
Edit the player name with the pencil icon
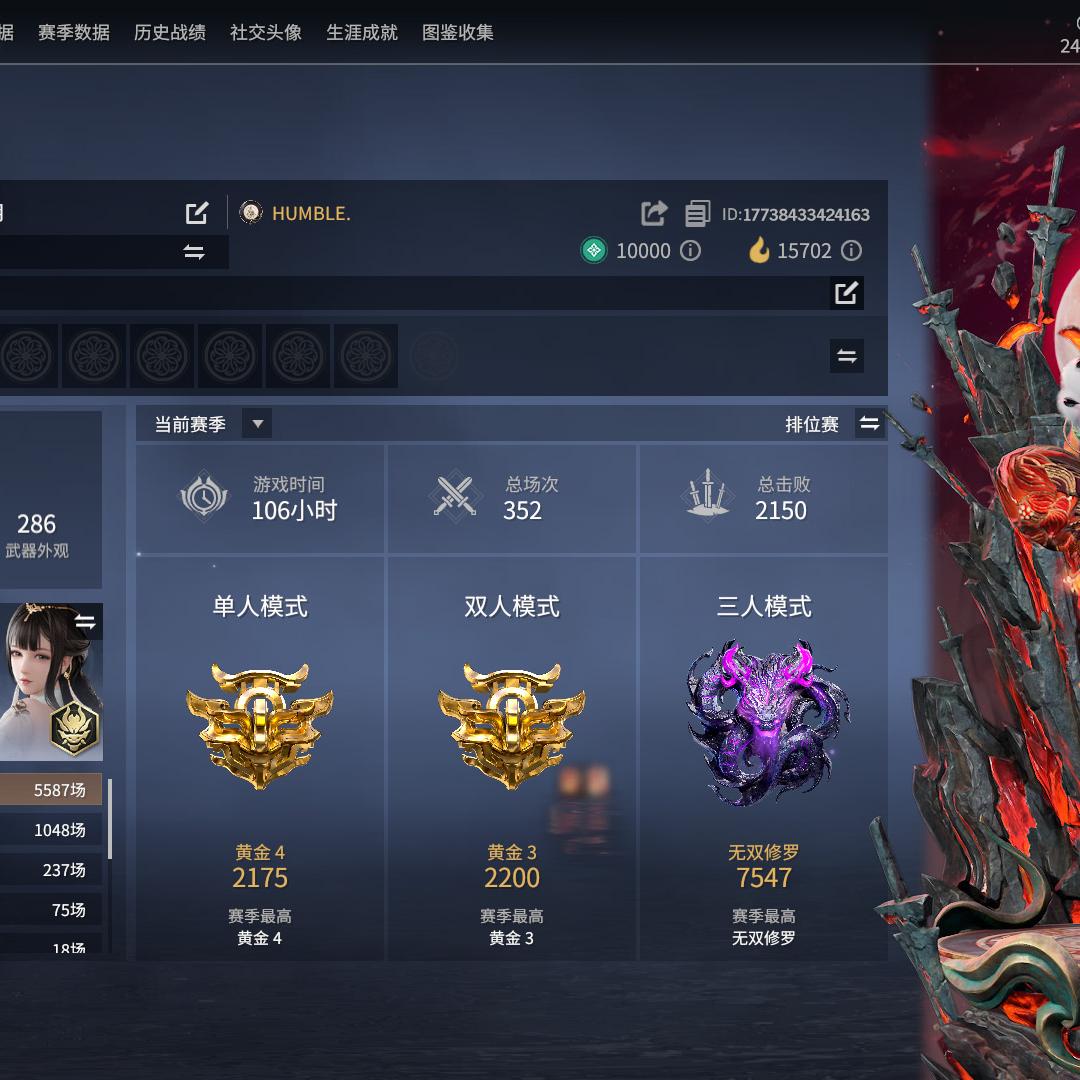[x=197, y=213]
